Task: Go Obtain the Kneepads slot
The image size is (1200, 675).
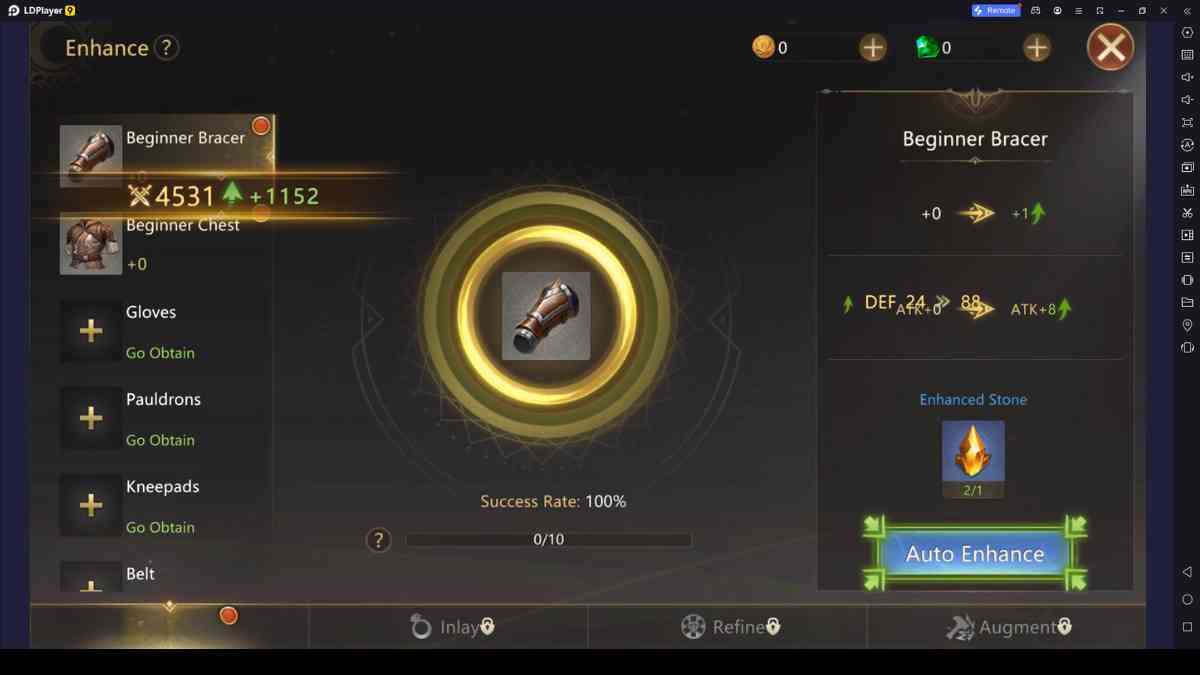Action: [x=160, y=527]
